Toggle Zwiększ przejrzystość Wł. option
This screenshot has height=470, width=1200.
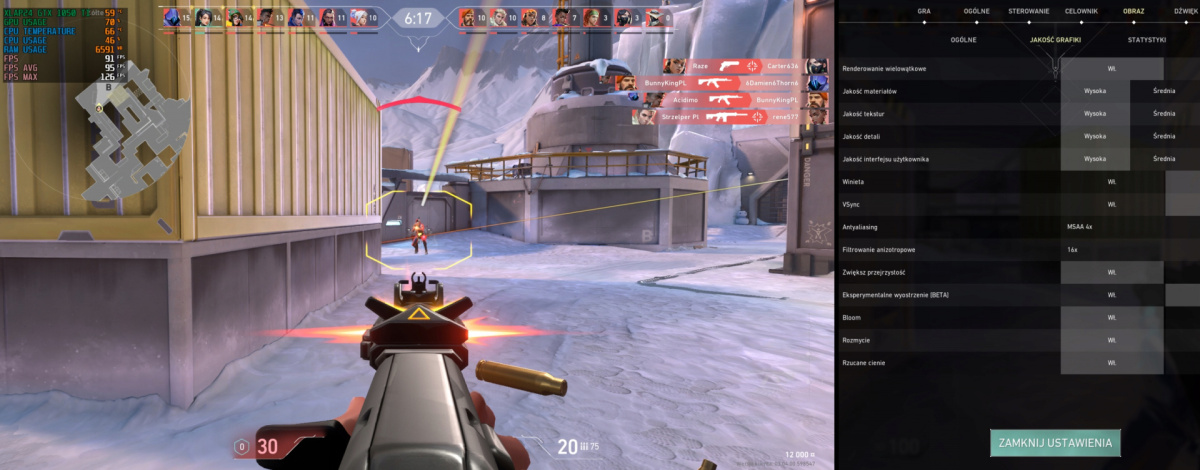[1112, 272]
